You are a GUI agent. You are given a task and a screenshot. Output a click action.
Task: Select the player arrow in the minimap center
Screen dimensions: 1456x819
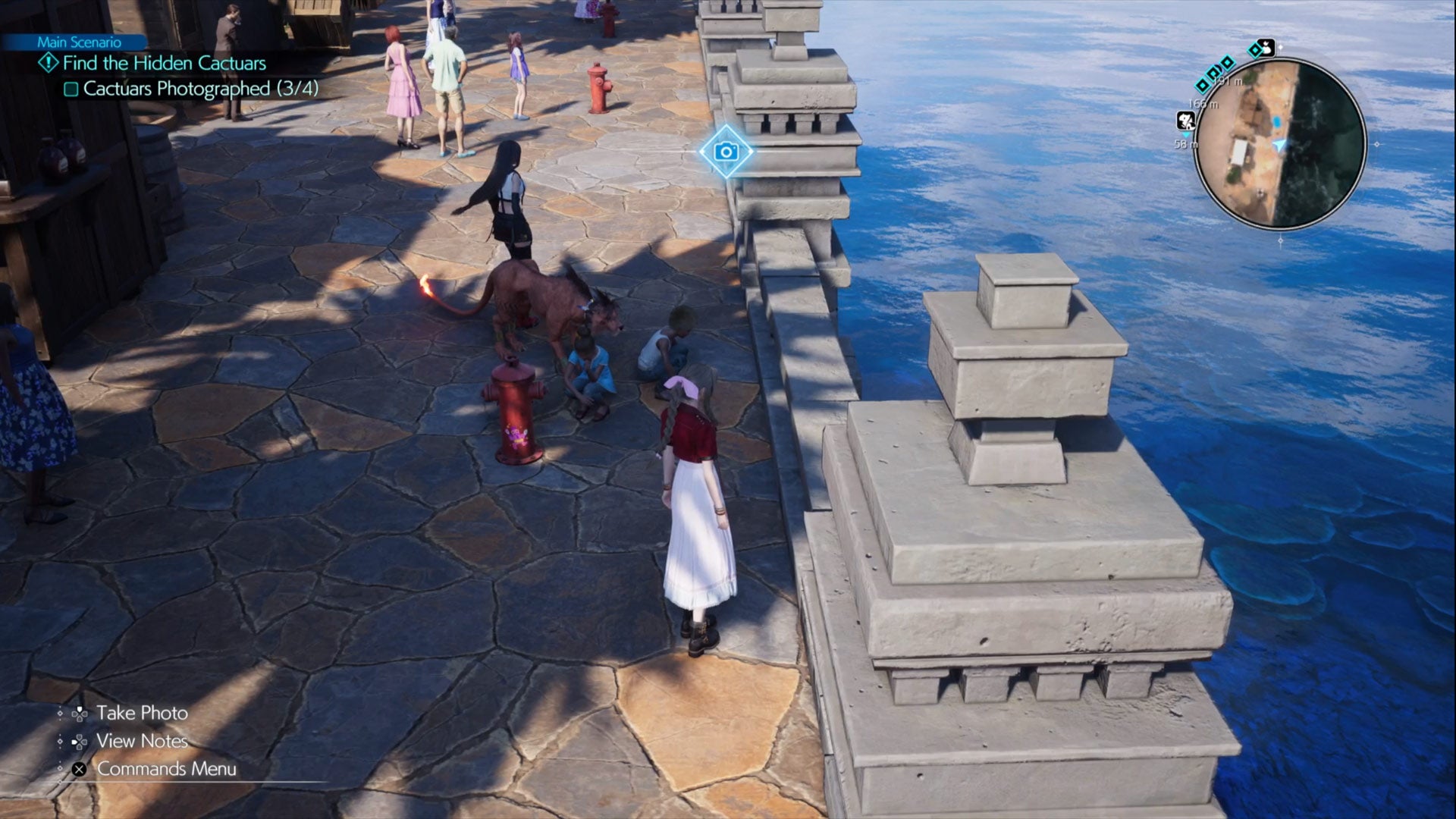(x=1280, y=146)
